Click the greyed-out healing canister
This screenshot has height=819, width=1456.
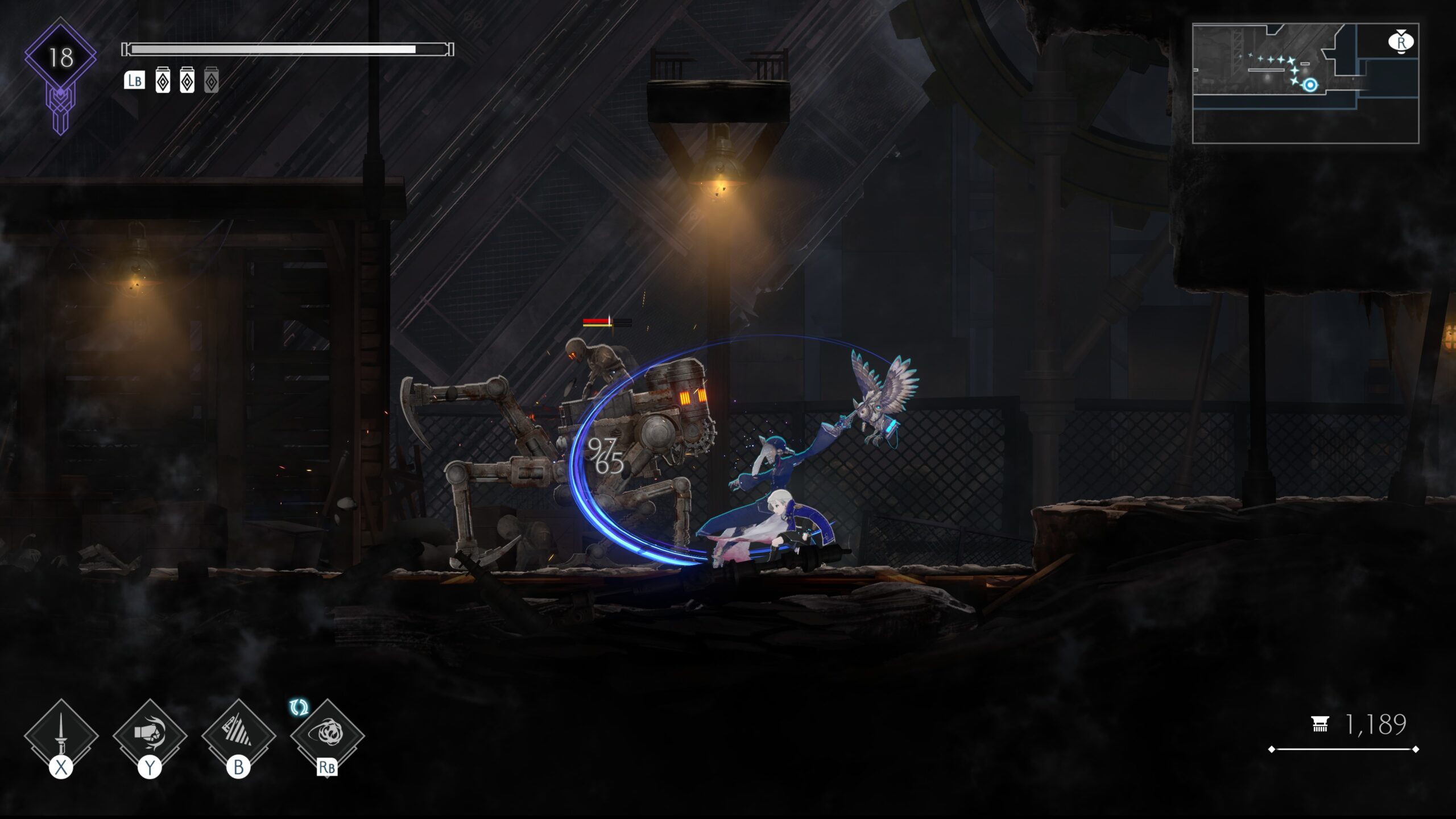point(211,81)
